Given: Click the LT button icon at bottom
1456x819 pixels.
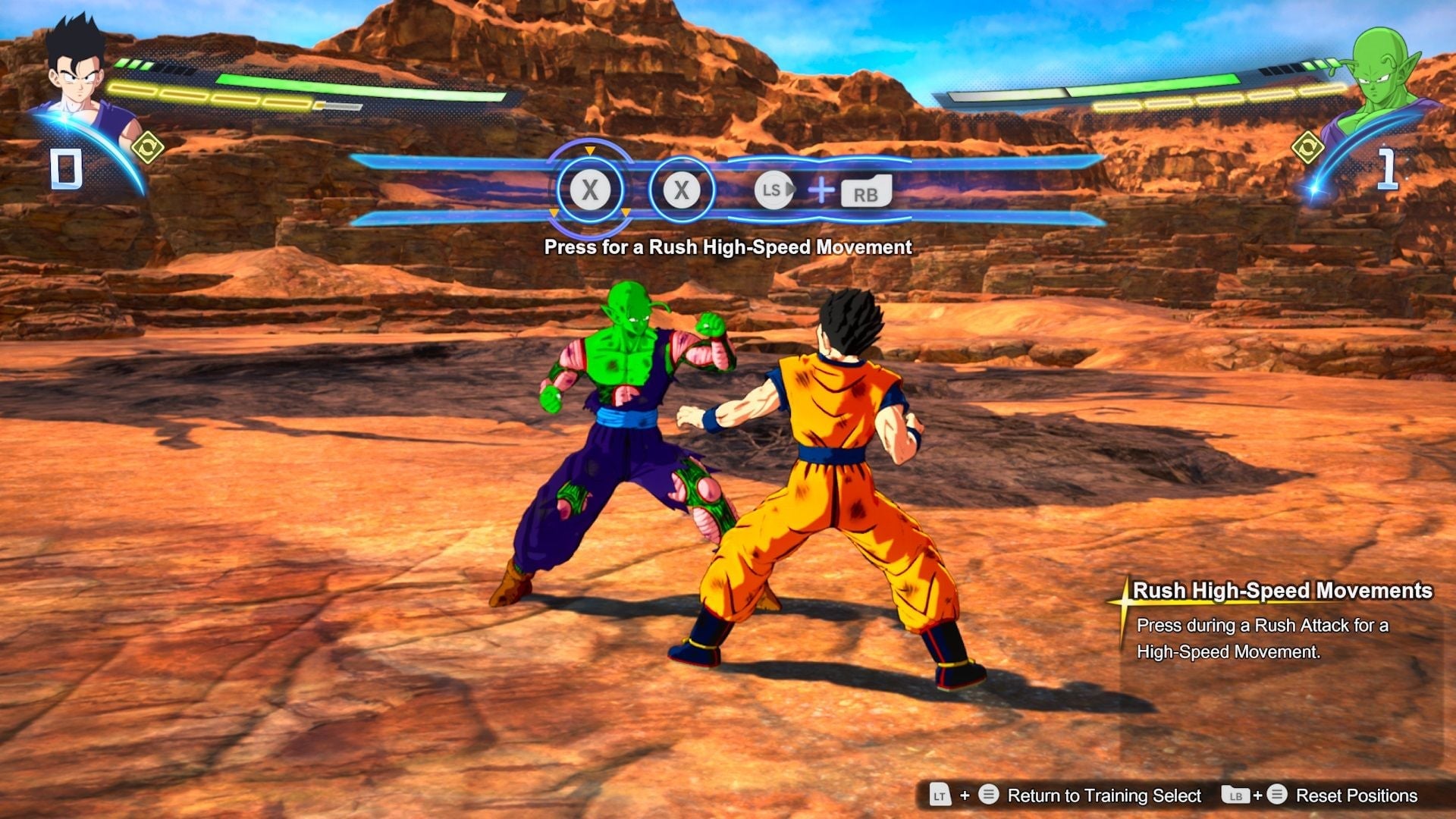Looking at the screenshot, I should (x=940, y=795).
